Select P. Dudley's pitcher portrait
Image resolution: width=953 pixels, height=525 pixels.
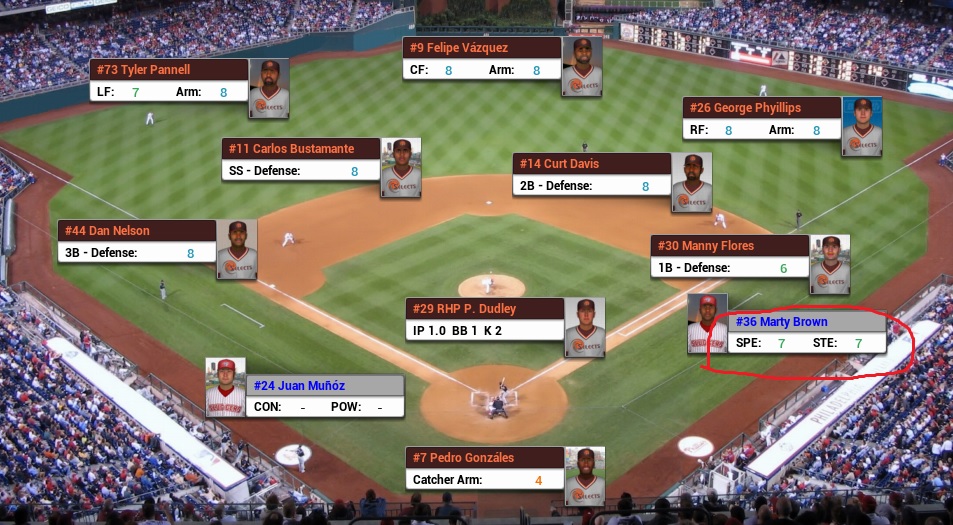pyautogui.click(x=585, y=327)
